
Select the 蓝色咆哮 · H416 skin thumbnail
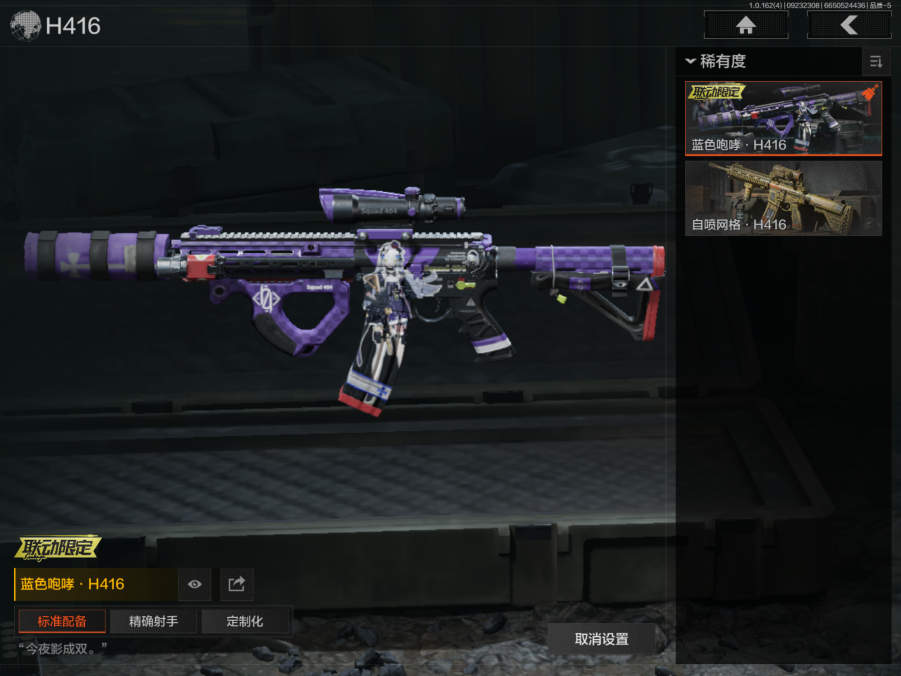tap(783, 119)
